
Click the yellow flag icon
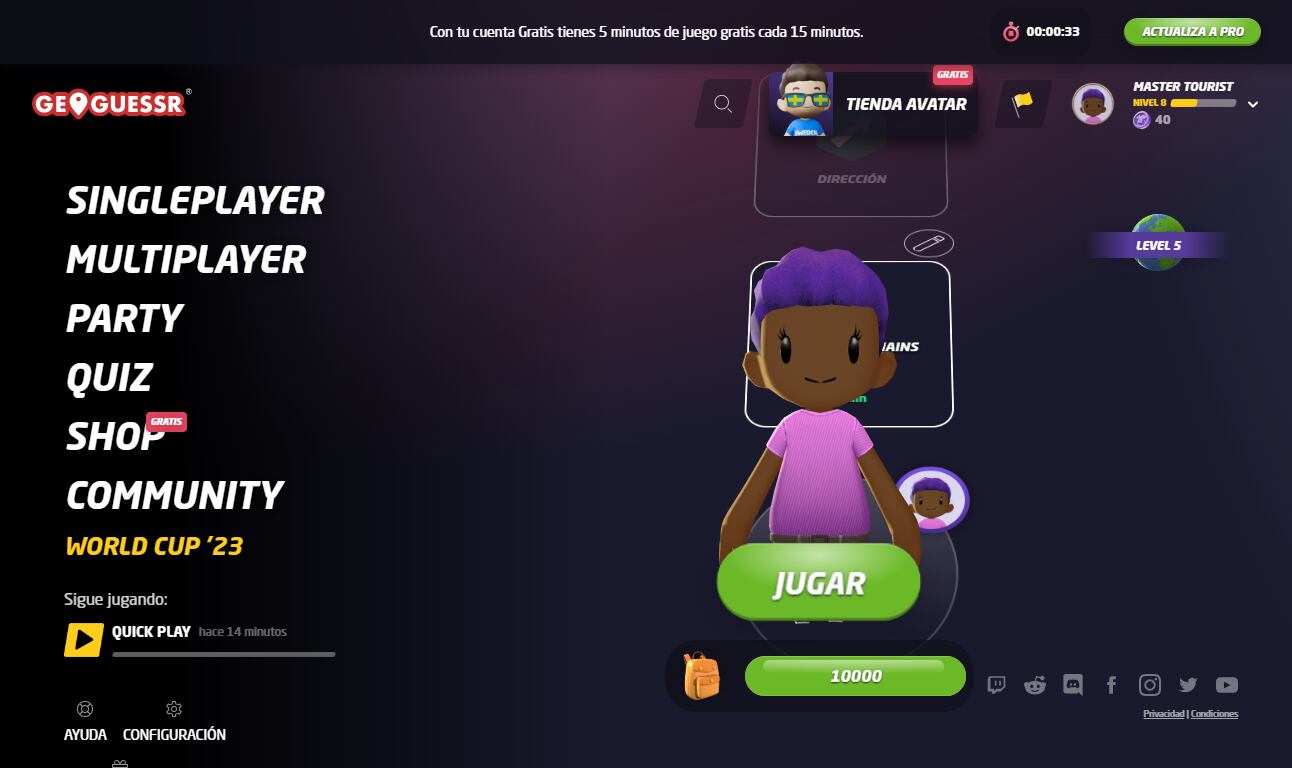[1022, 104]
